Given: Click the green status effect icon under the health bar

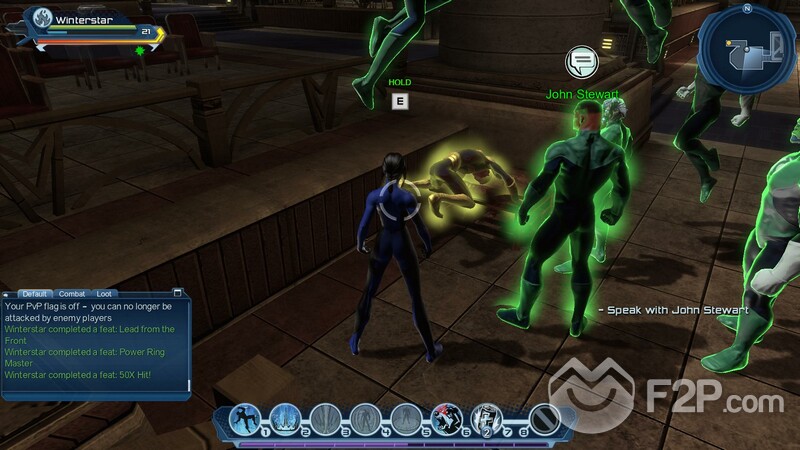Looking at the screenshot, I should 141,50.
